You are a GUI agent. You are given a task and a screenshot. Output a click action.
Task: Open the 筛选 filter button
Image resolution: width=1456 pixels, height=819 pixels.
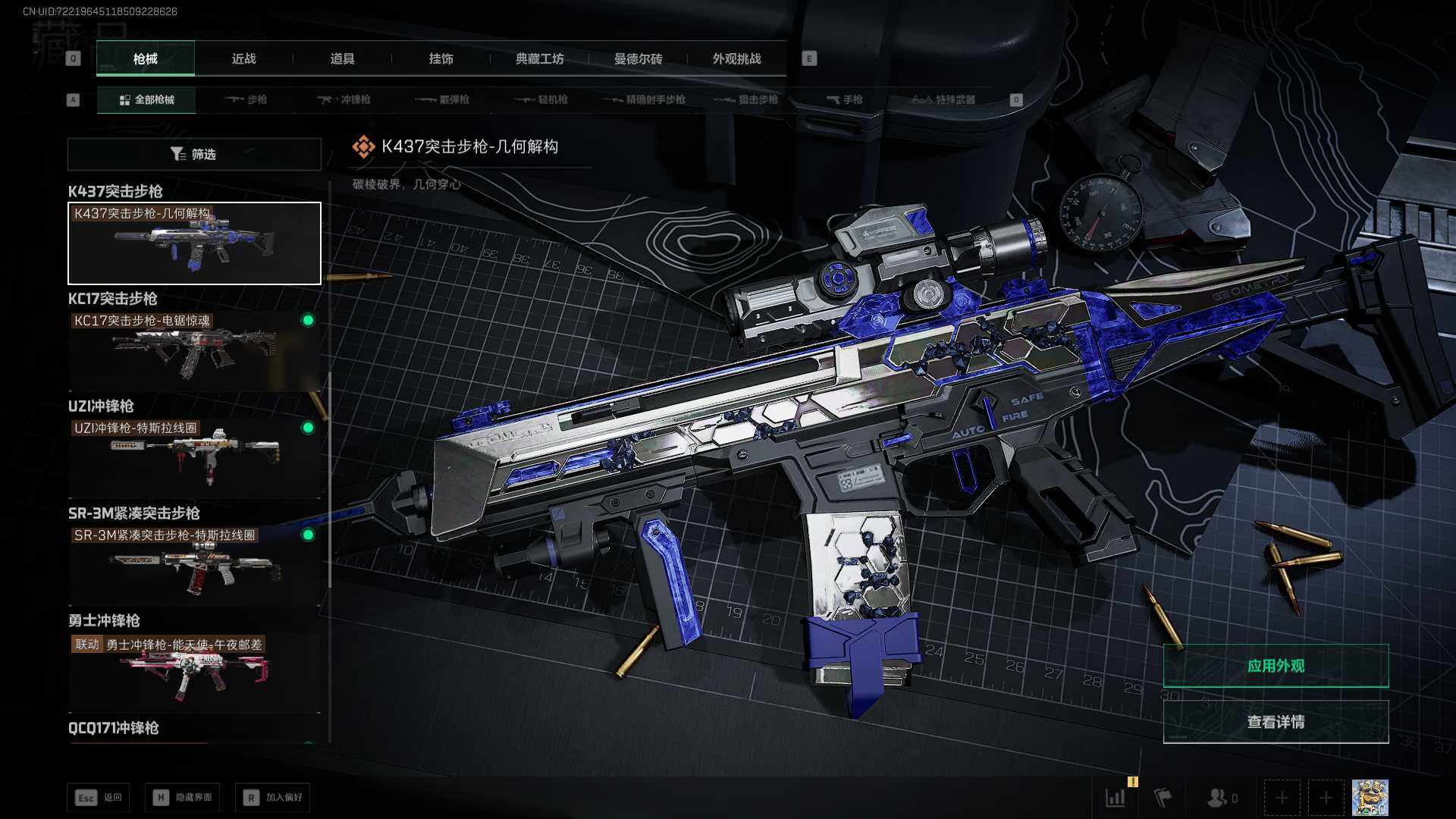(x=194, y=154)
